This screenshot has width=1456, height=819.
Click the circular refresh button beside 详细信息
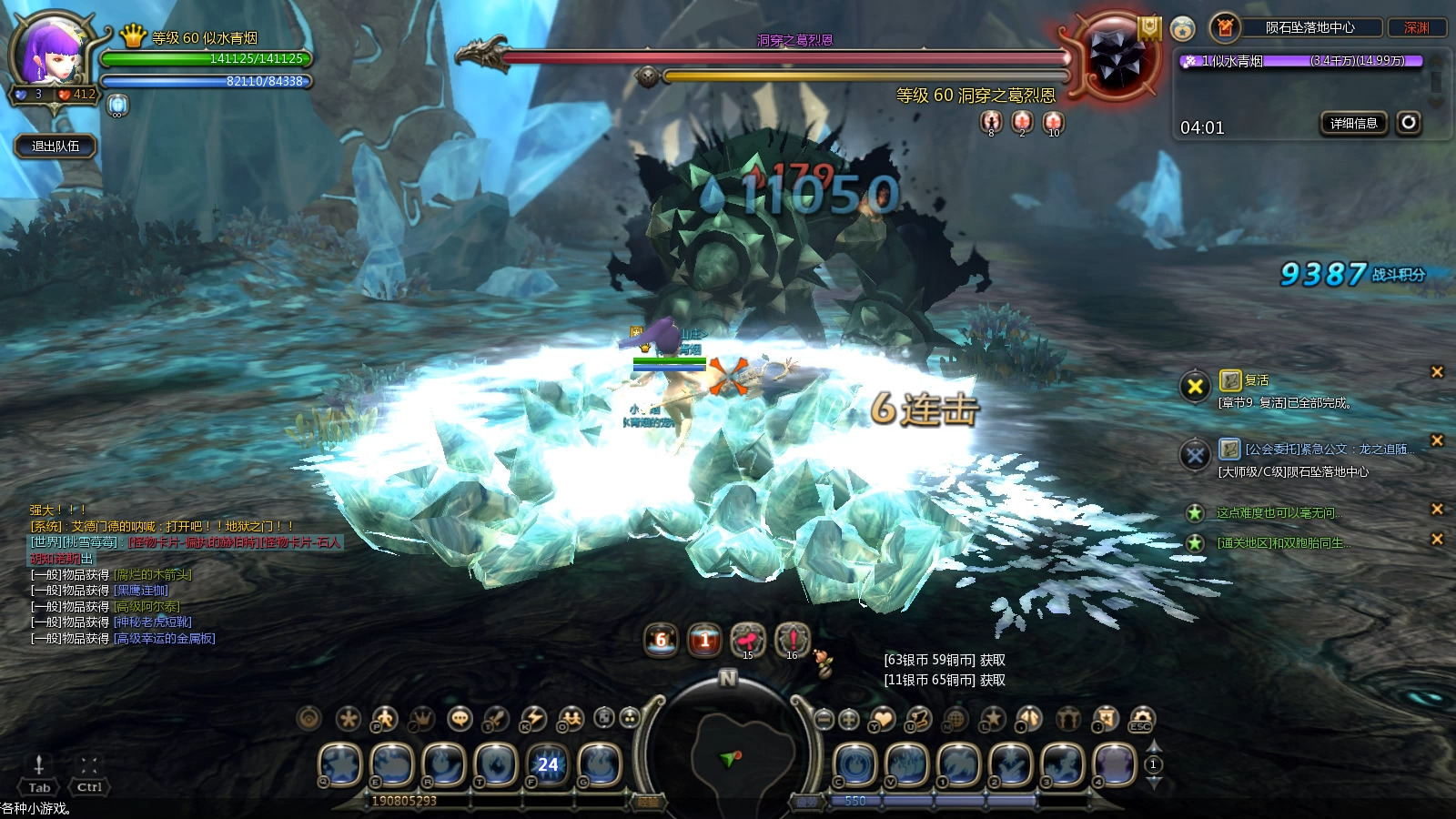tap(1409, 122)
